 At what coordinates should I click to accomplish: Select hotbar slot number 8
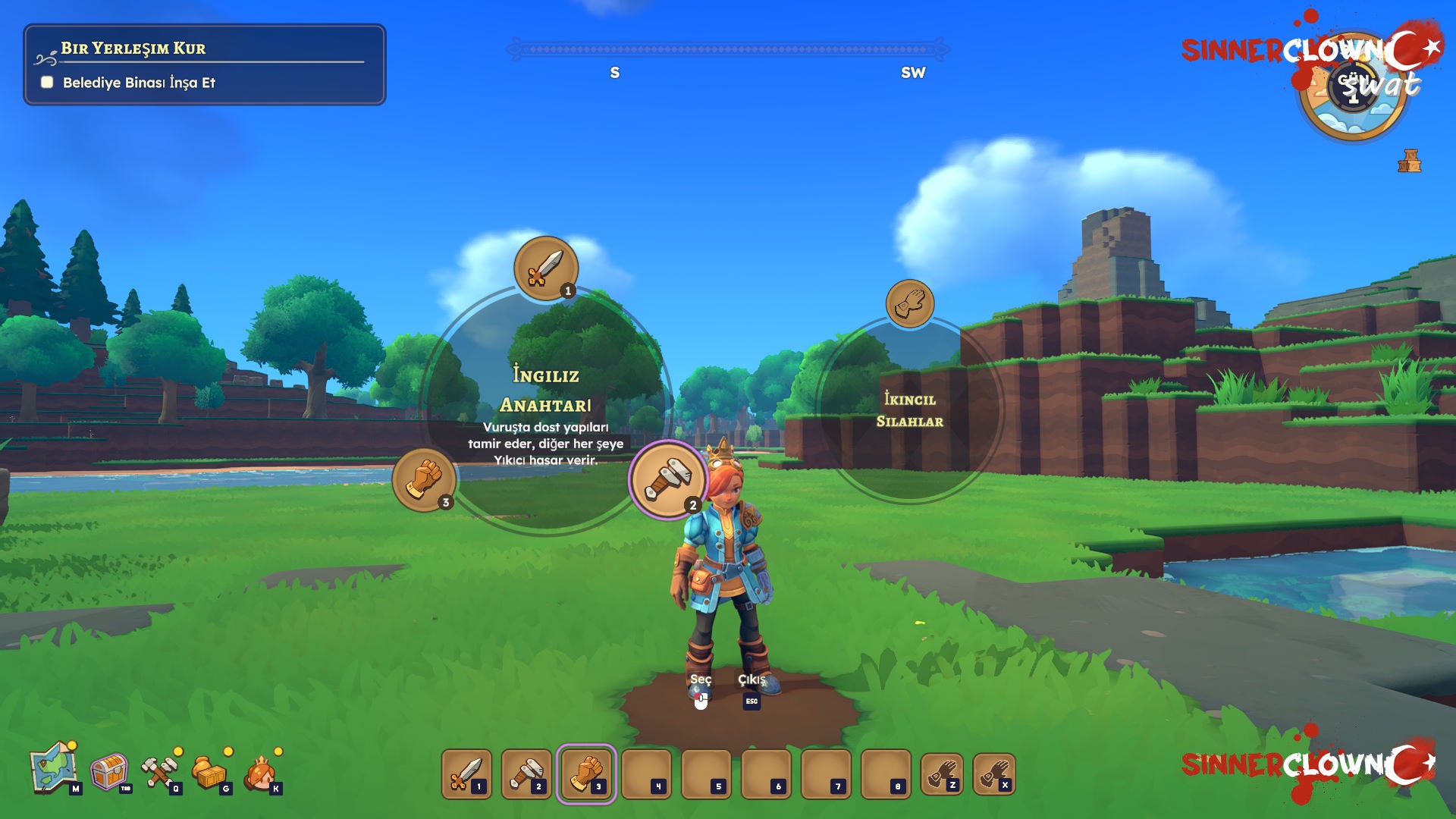(x=886, y=774)
